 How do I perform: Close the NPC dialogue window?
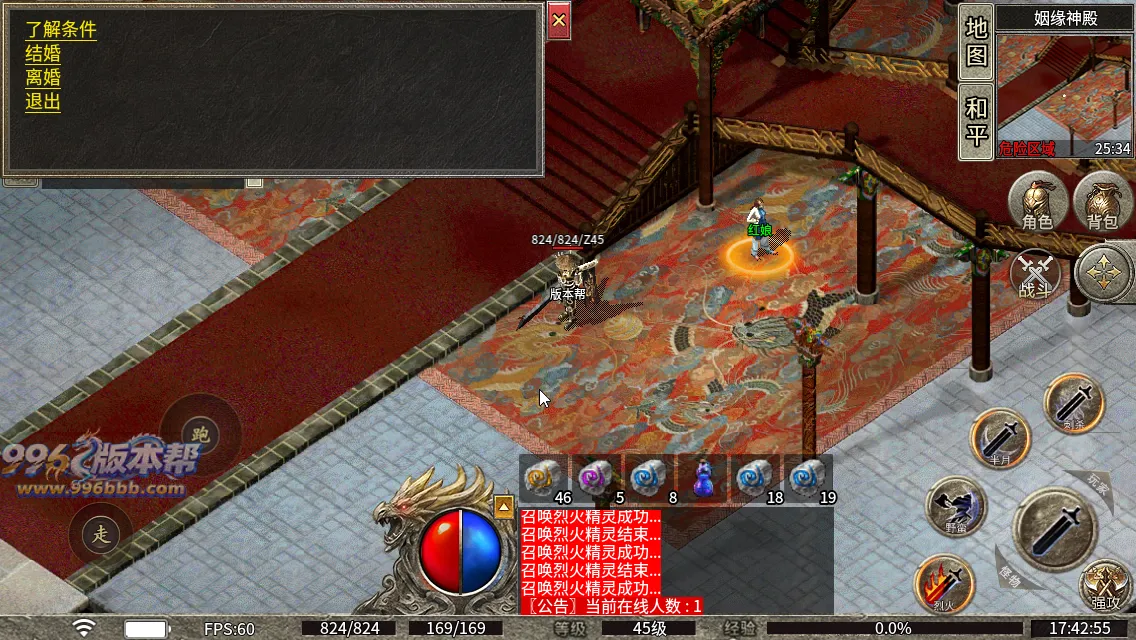[x=559, y=20]
